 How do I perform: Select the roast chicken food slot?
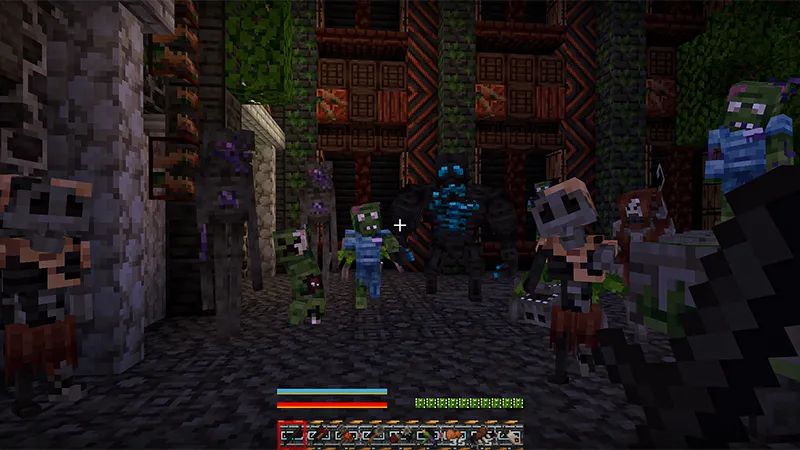tap(454, 435)
